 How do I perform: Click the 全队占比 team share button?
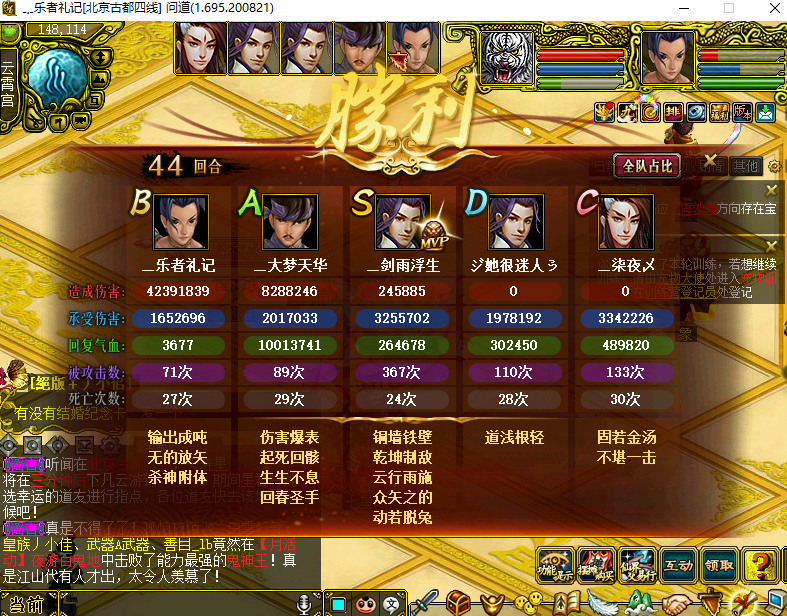pos(649,166)
